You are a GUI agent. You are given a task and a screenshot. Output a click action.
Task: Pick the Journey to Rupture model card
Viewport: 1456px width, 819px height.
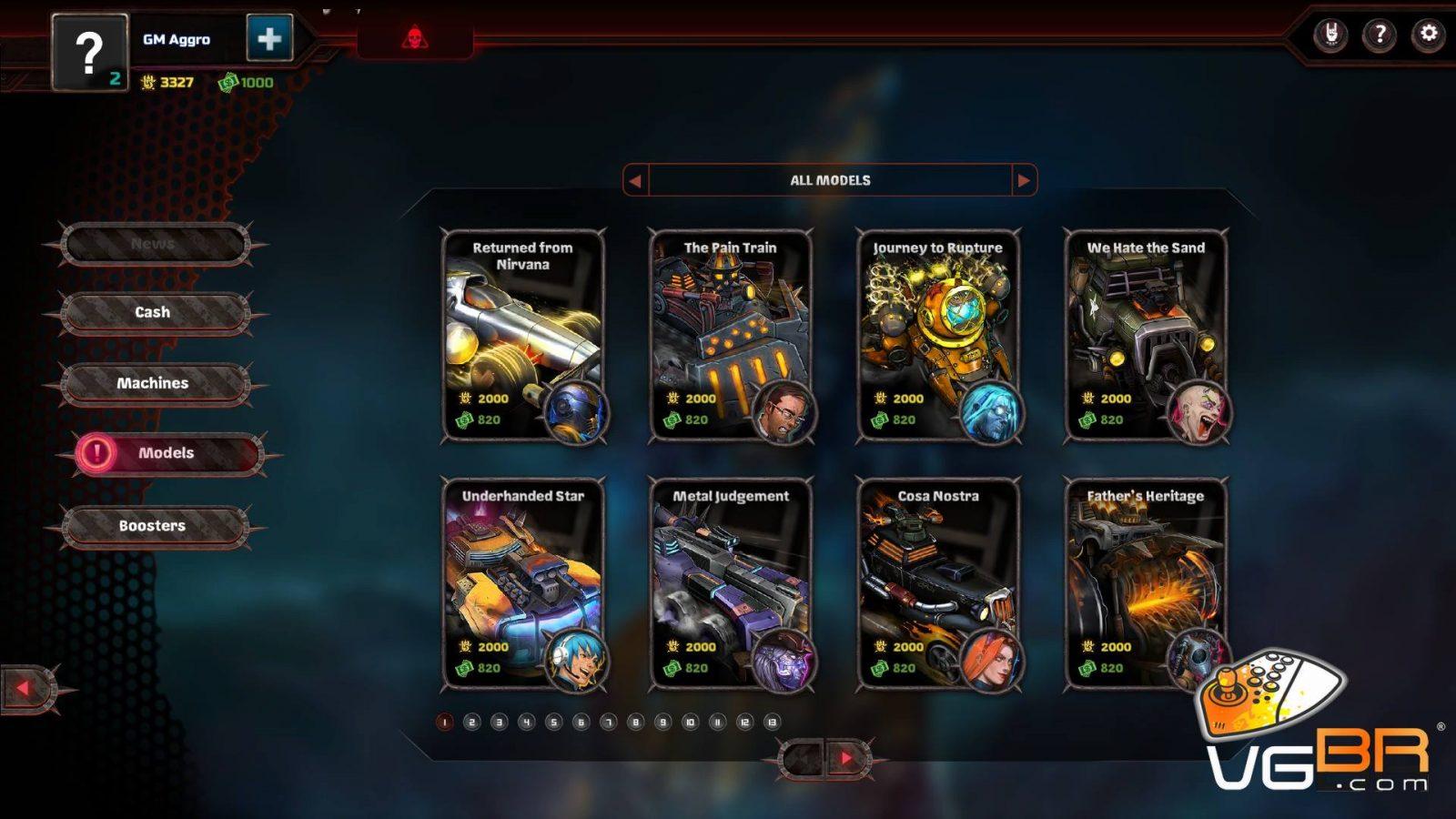click(x=937, y=335)
